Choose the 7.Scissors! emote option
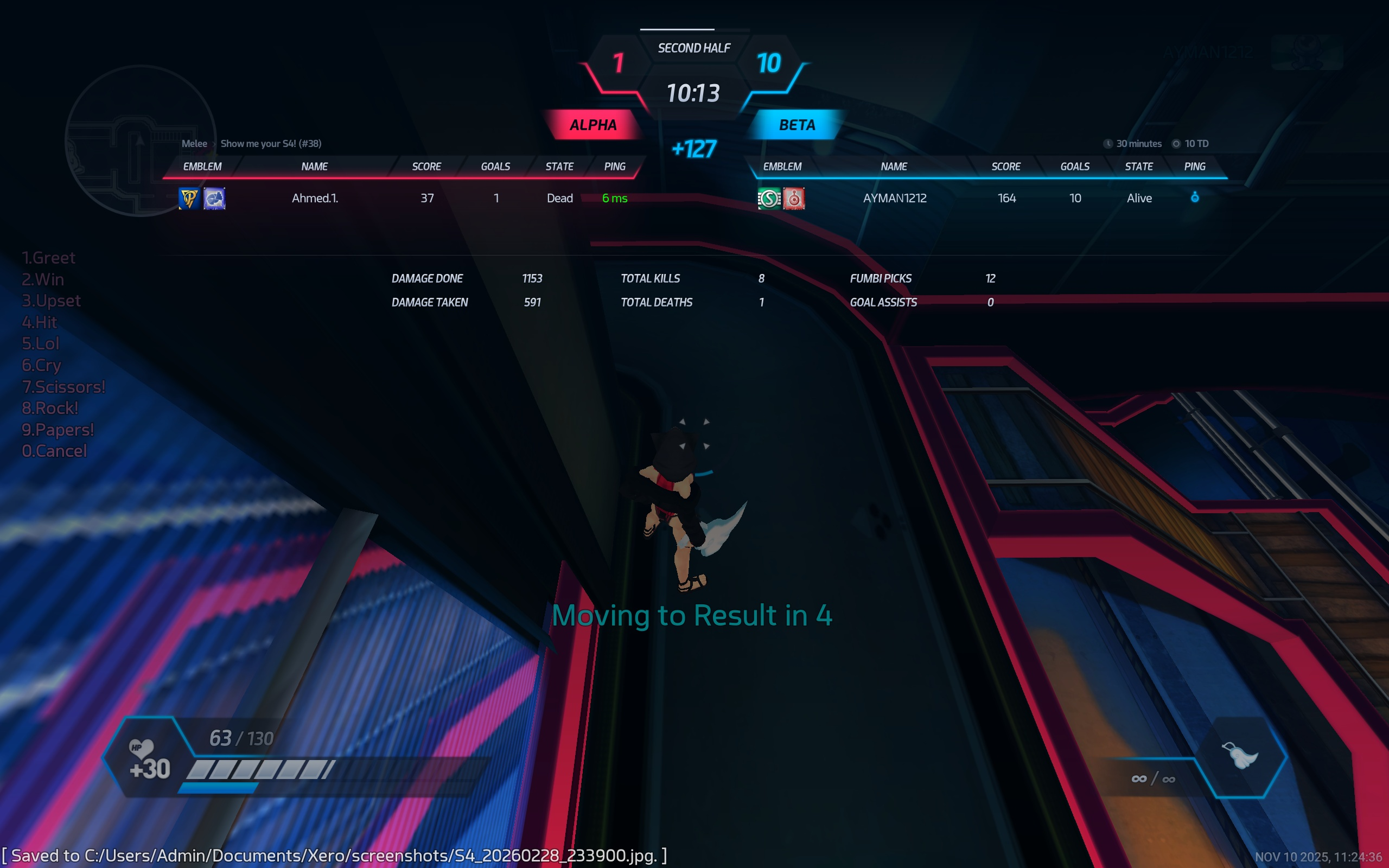The width and height of the screenshot is (1389, 868). 63,387
